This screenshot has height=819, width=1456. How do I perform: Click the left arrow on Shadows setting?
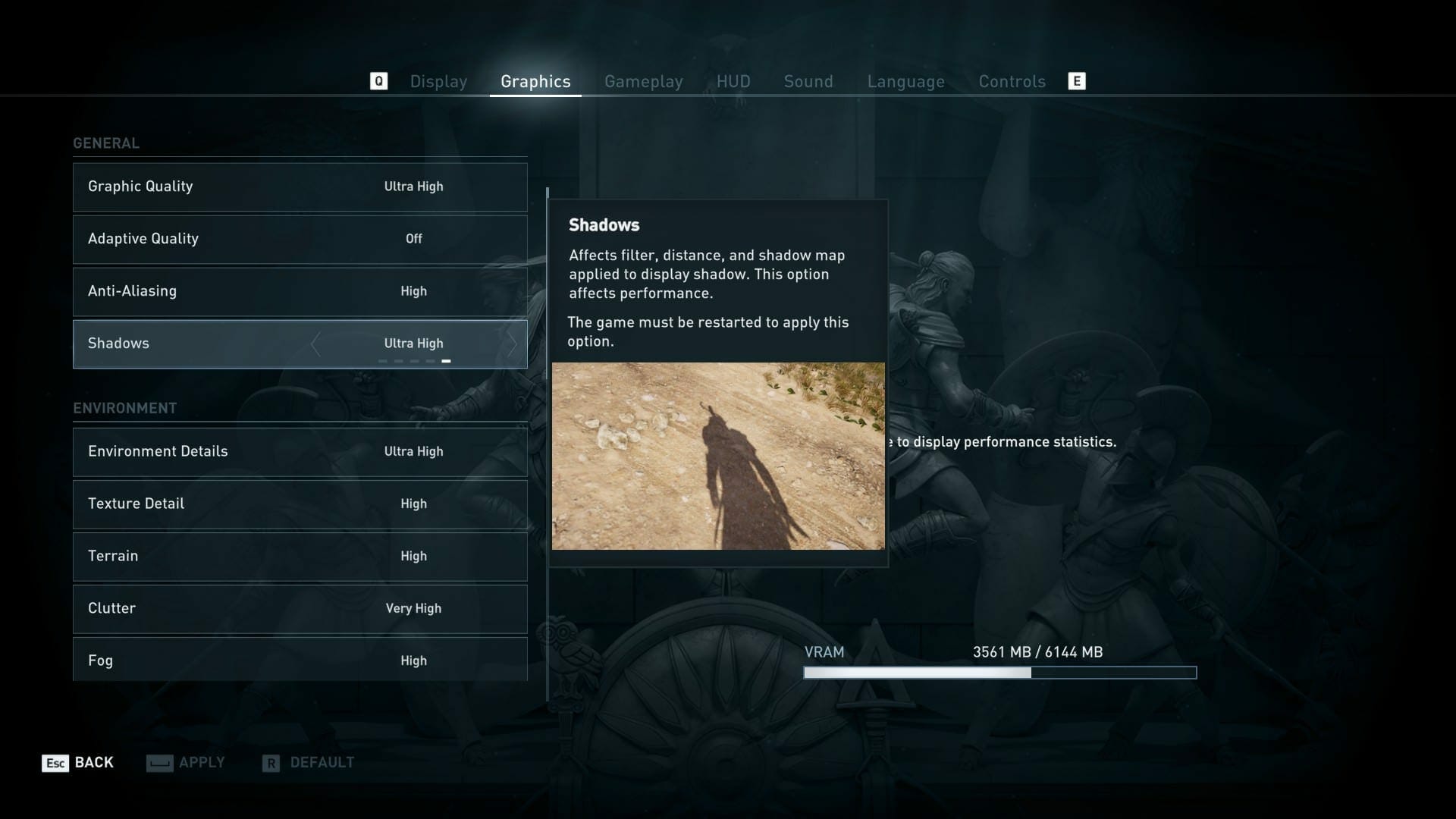pyautogui.click(x=315, y=344)
